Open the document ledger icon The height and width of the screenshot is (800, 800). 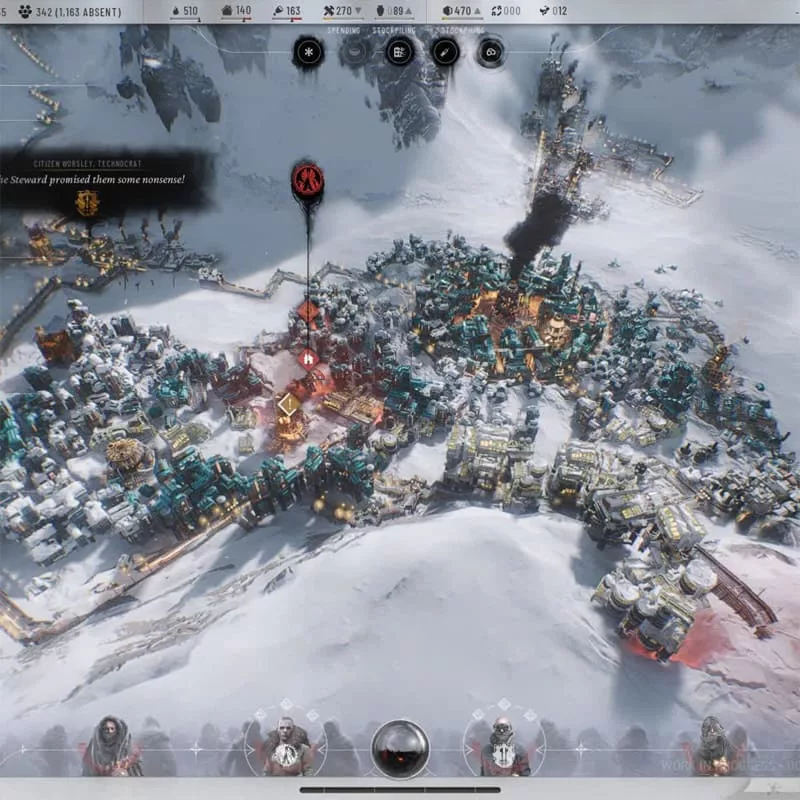click(399, 52)
